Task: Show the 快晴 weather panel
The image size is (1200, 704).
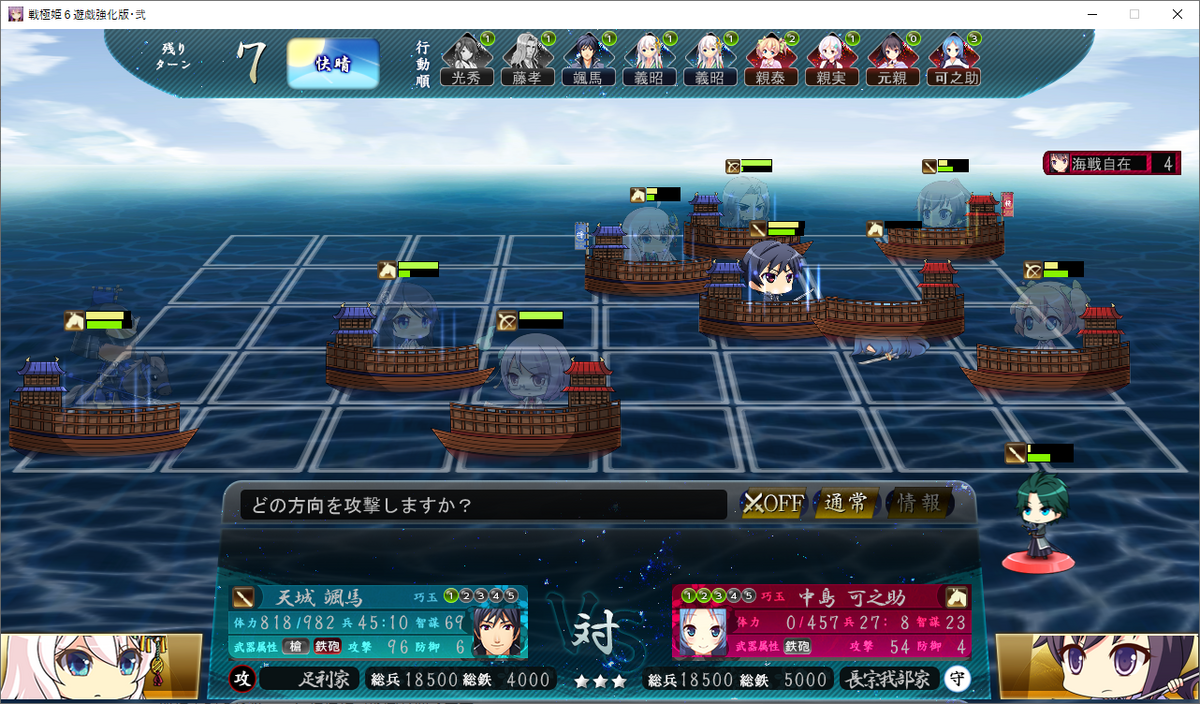Action: point(333,64)
